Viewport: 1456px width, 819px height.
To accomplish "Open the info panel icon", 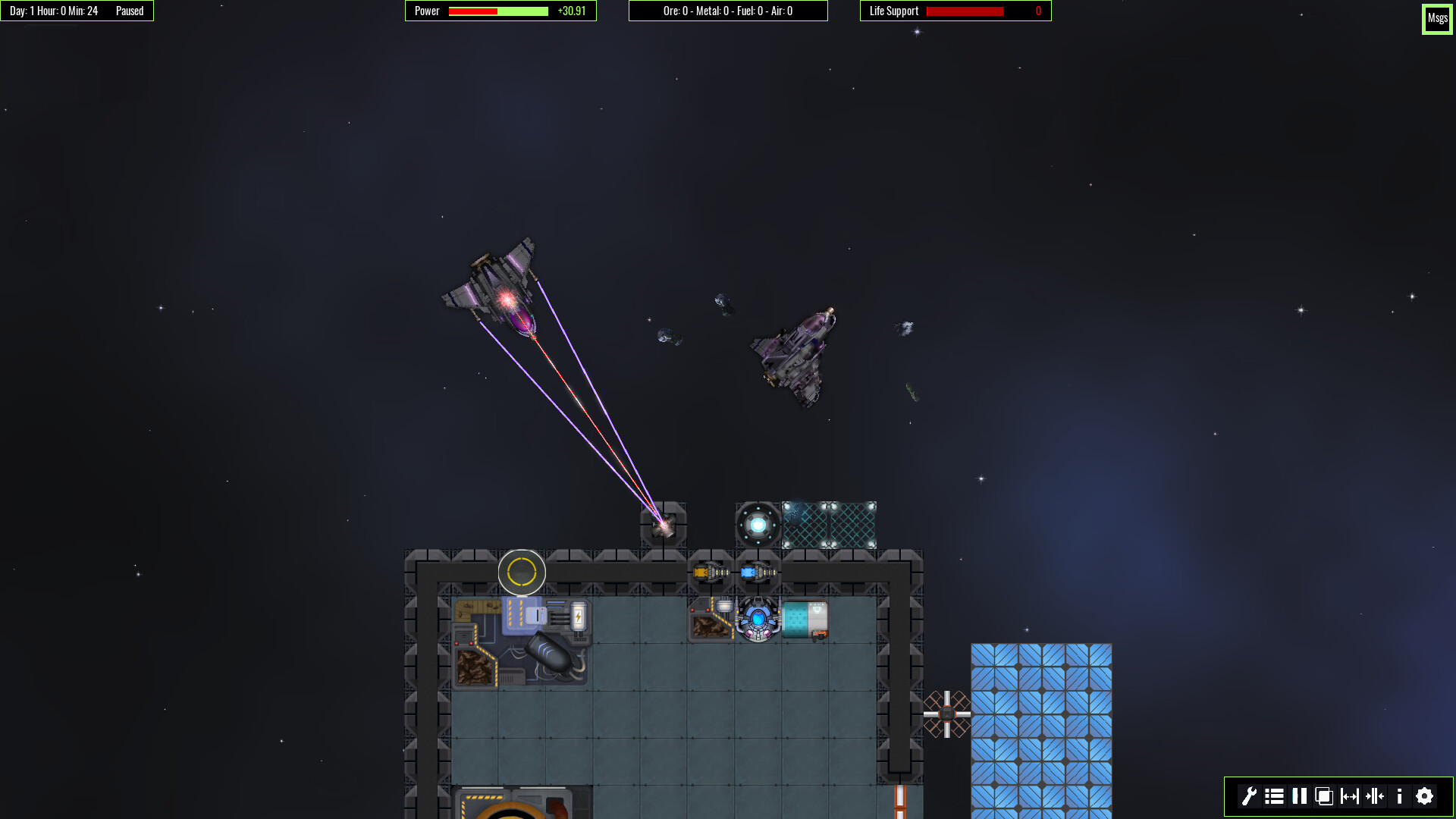I will [x=1399, y=797].
